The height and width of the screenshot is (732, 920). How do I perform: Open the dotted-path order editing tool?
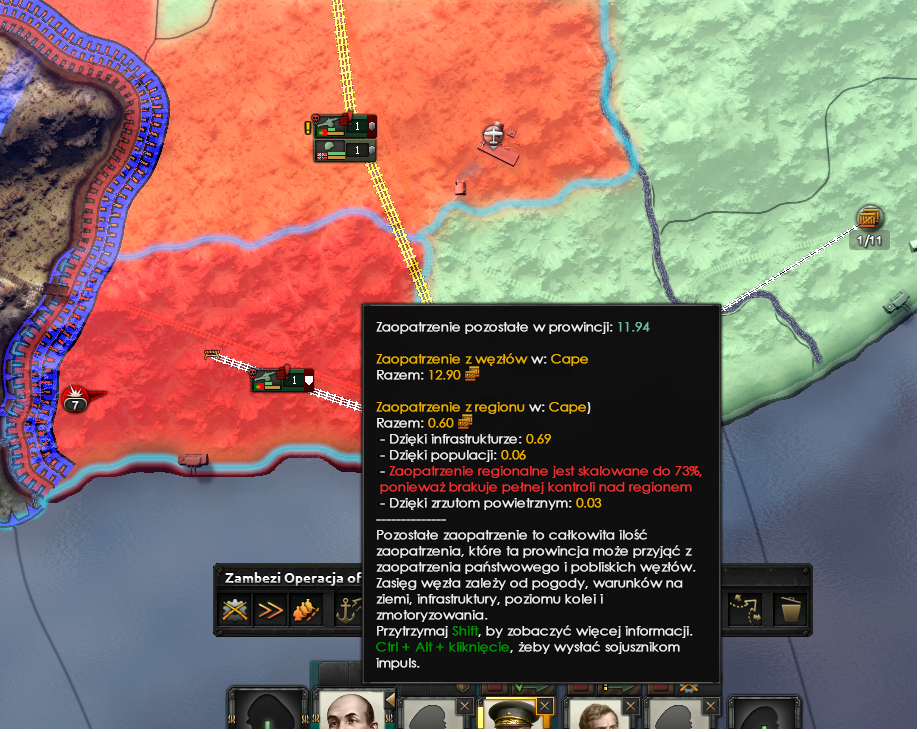[x=744, y=609]
